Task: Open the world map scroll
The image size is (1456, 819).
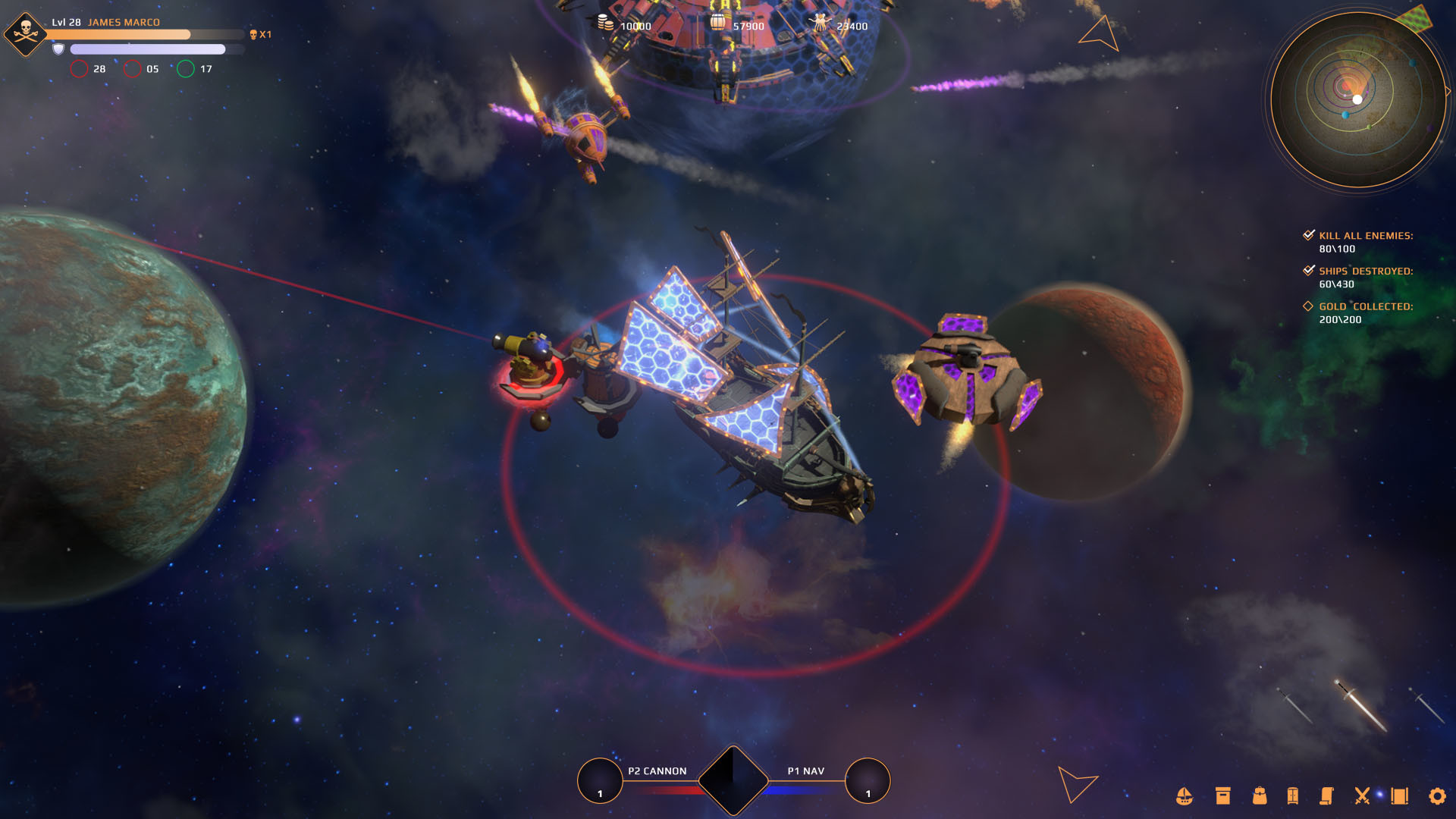Action: (1398, 797)
